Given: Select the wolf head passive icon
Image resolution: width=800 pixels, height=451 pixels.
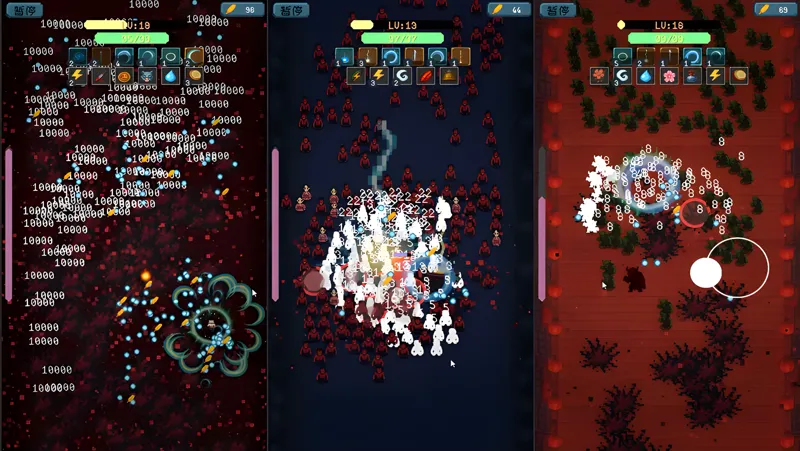Looking at the screenshot, I should pos(148,75).
